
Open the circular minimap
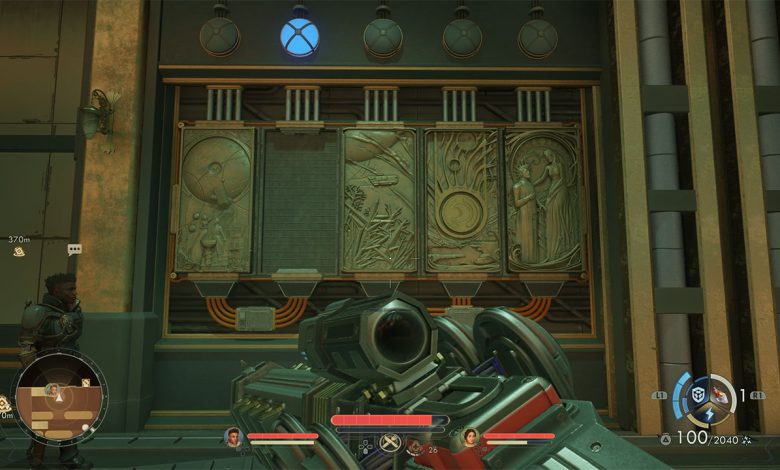(59, 395)
